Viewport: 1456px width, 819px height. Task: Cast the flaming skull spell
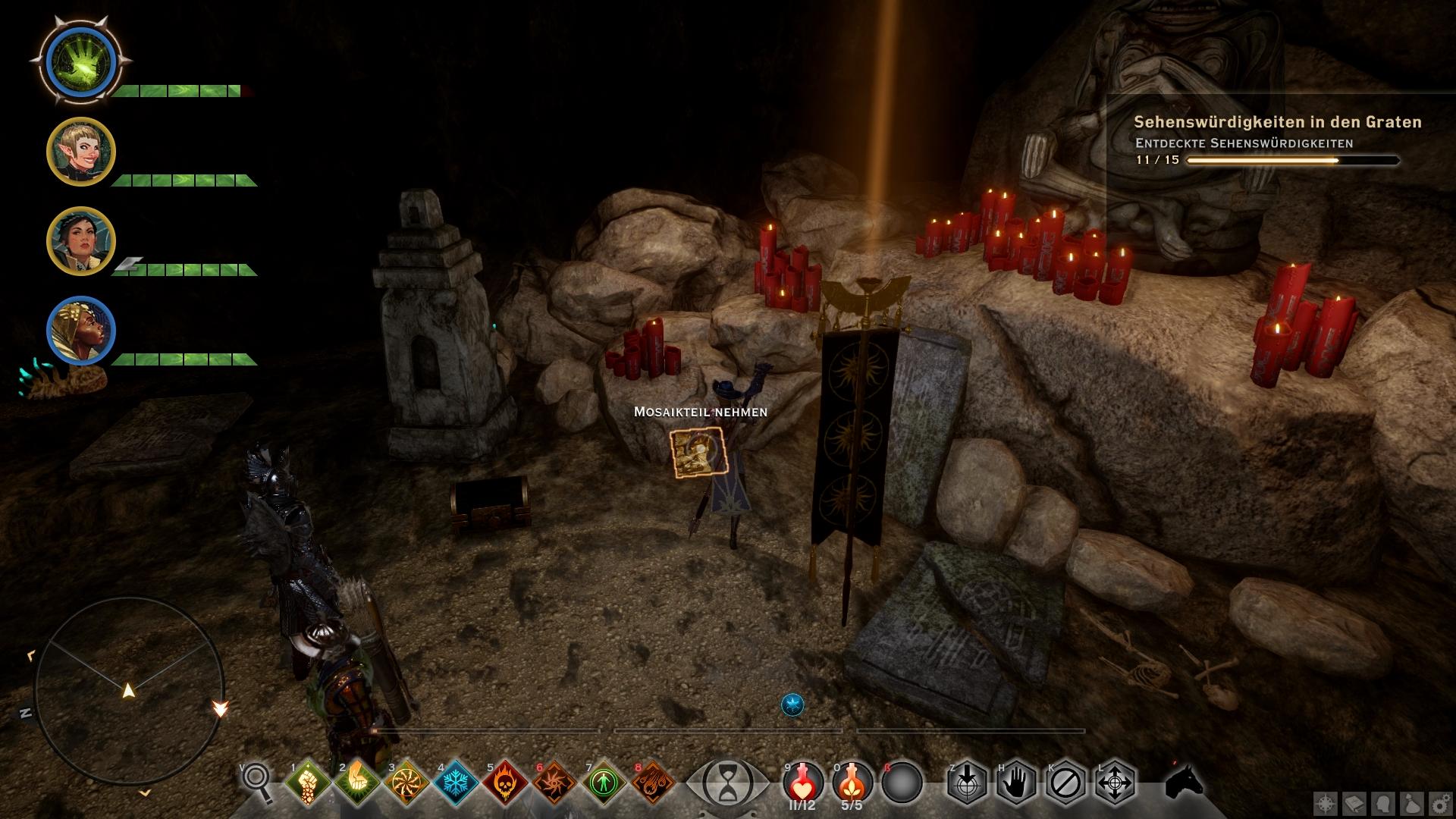coord(505,782)
